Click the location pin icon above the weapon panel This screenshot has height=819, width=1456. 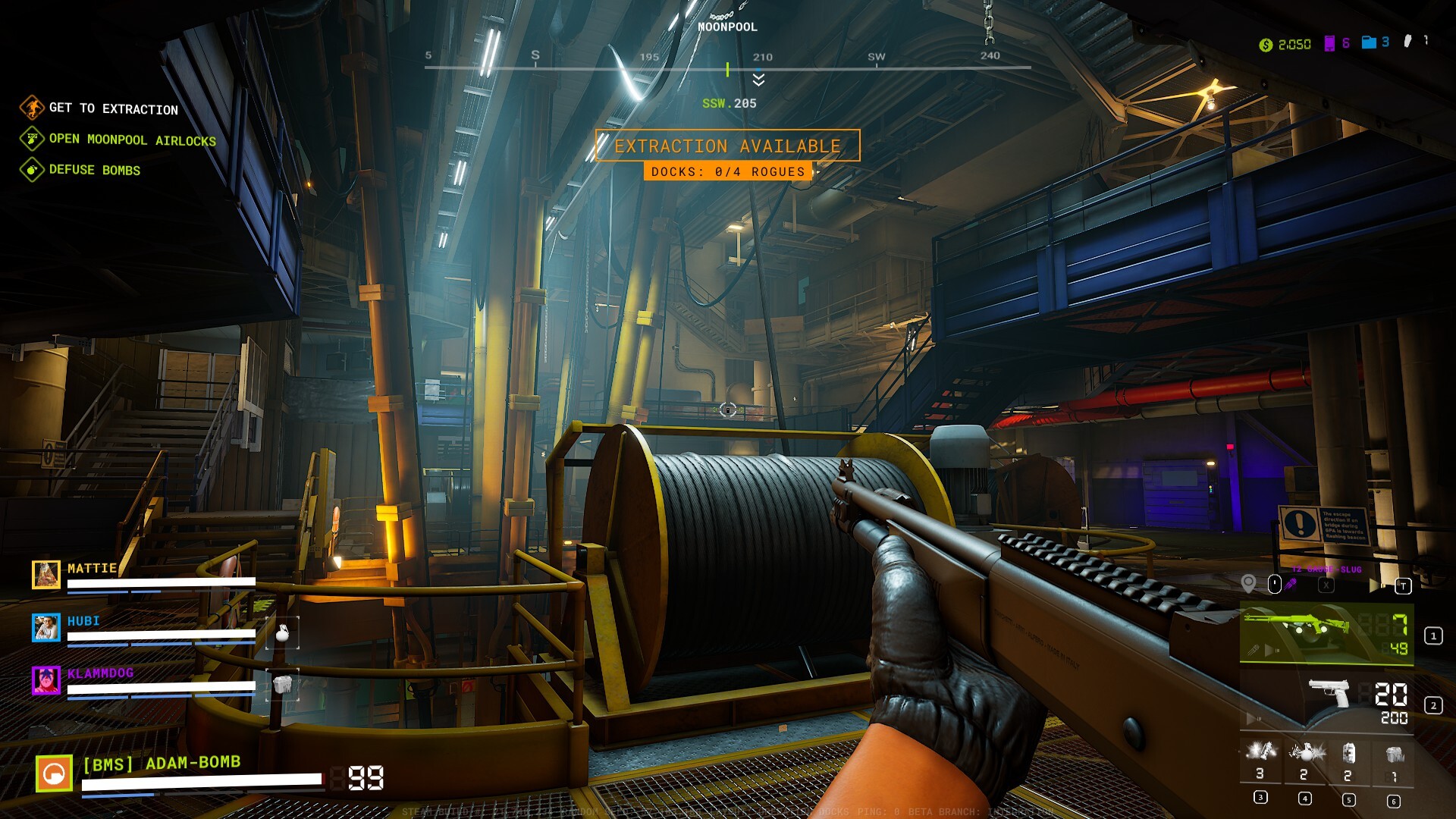point(1248,584)
